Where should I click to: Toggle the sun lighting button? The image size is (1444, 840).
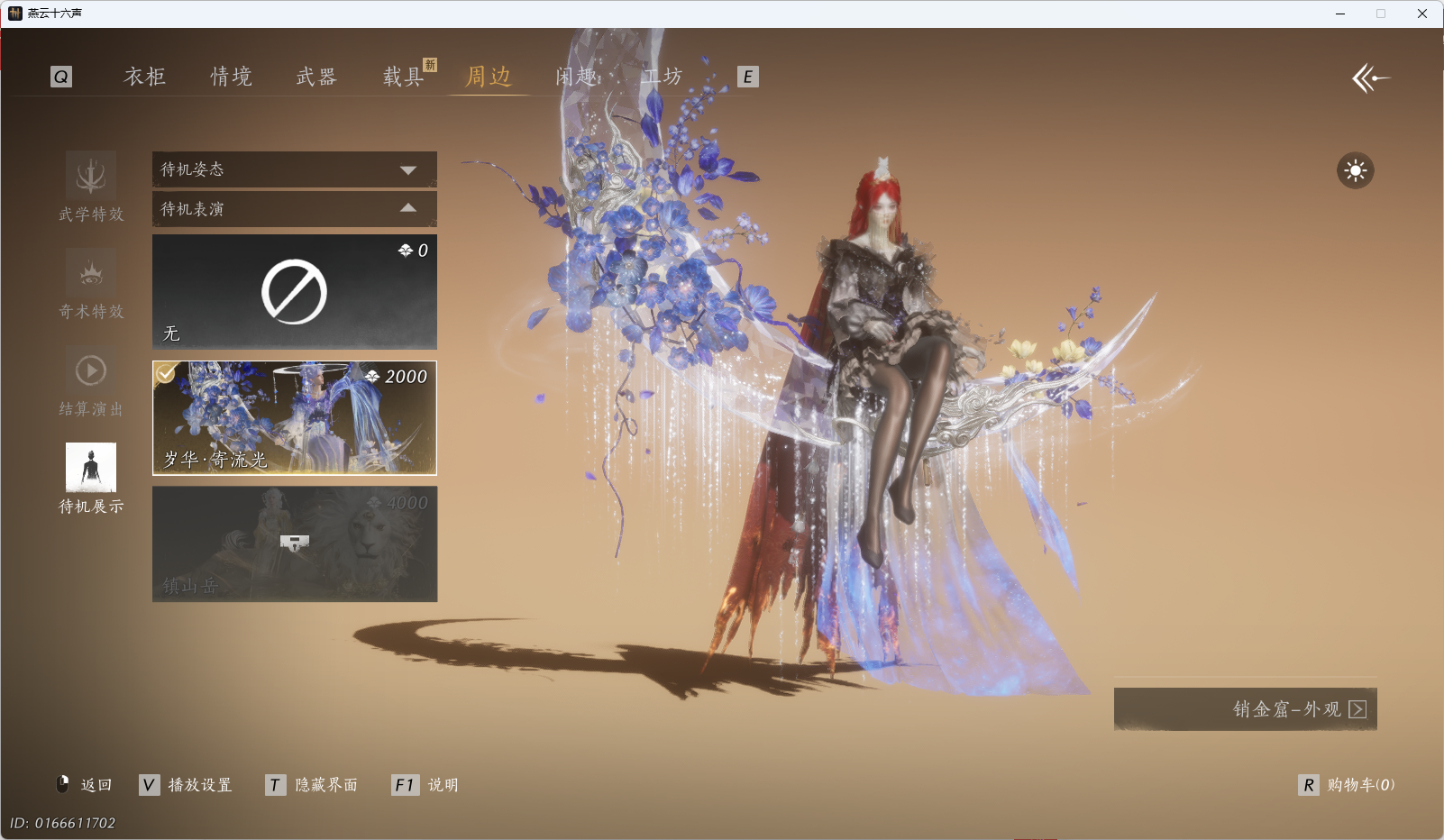point(1355,170)
